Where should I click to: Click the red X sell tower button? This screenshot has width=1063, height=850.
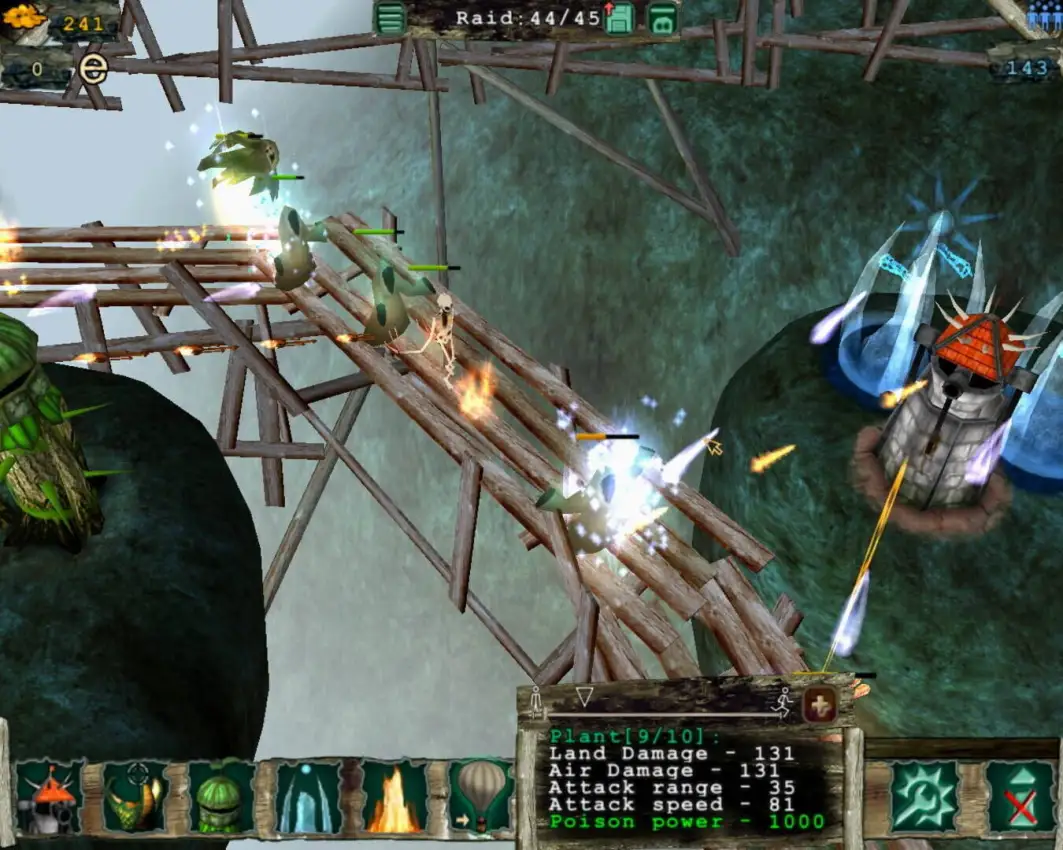click(x=1019, y=796)
